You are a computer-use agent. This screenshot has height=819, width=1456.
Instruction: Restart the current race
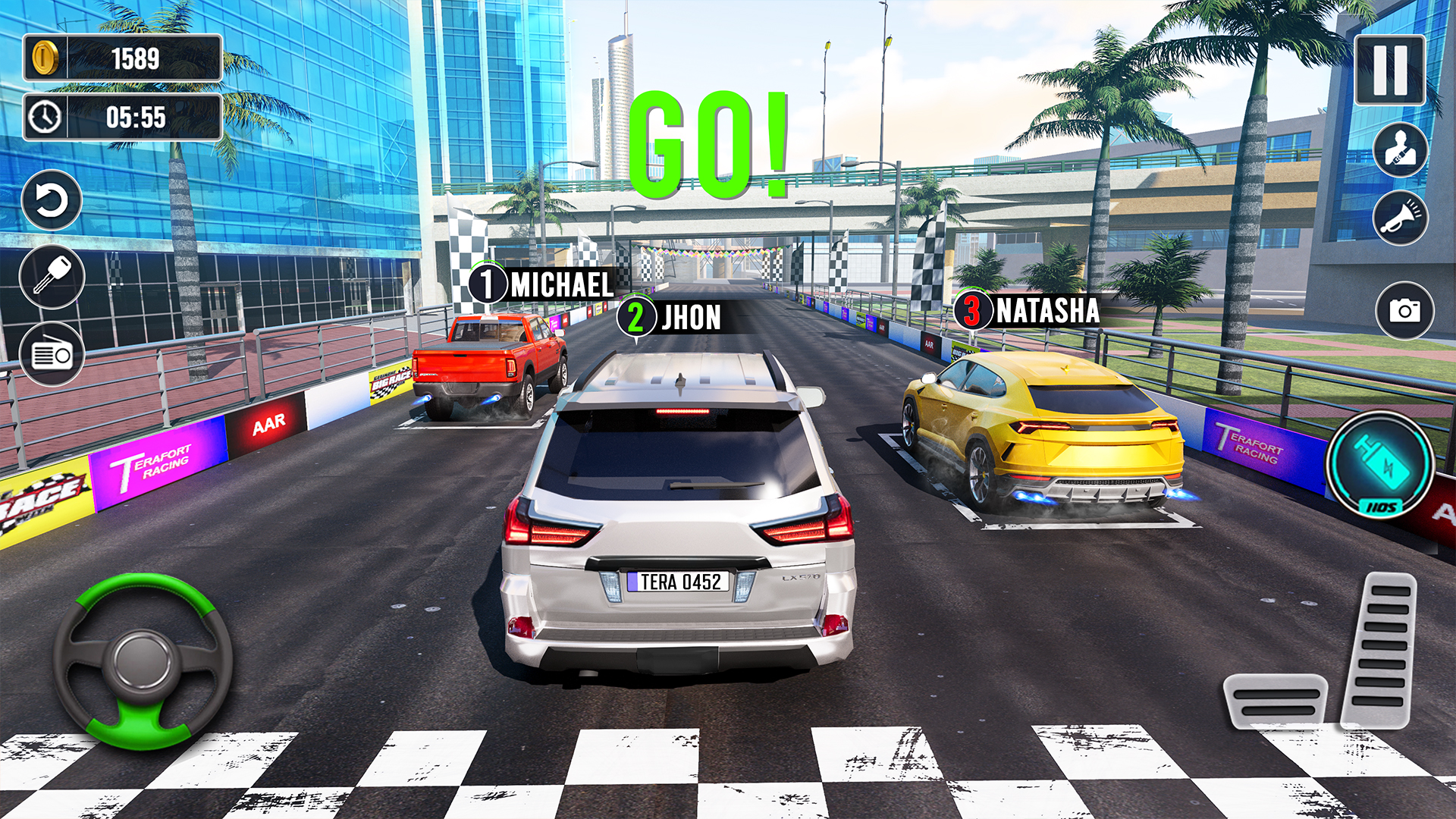(x=51, y=201)
